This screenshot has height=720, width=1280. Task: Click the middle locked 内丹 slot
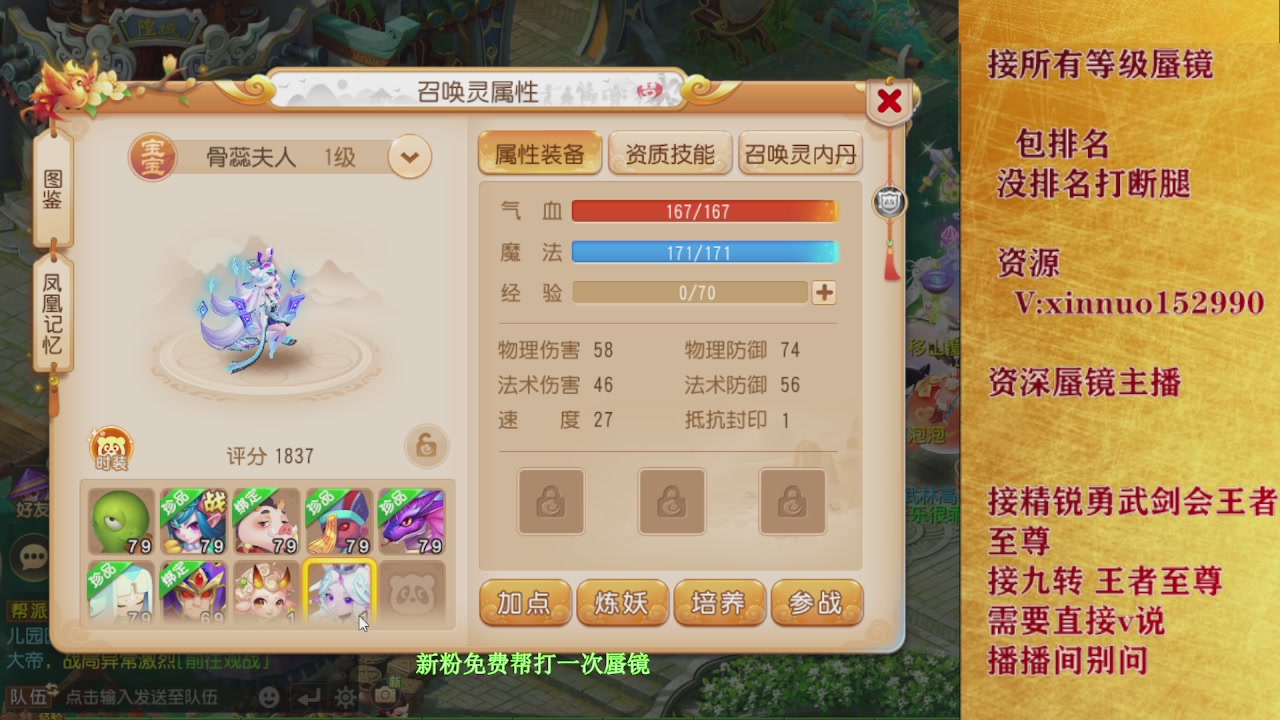click(672, 502)
